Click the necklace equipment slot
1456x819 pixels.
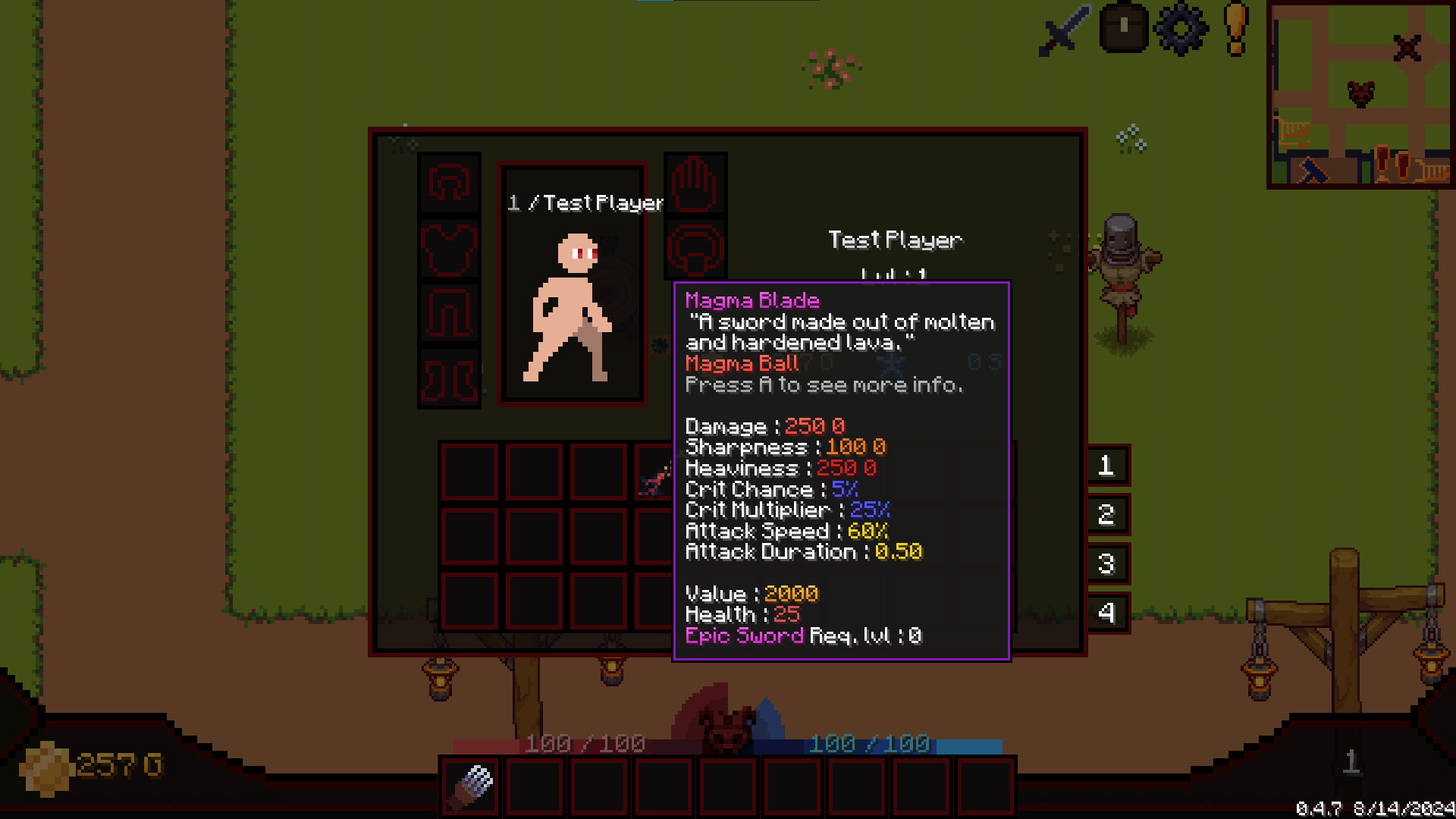695,250
